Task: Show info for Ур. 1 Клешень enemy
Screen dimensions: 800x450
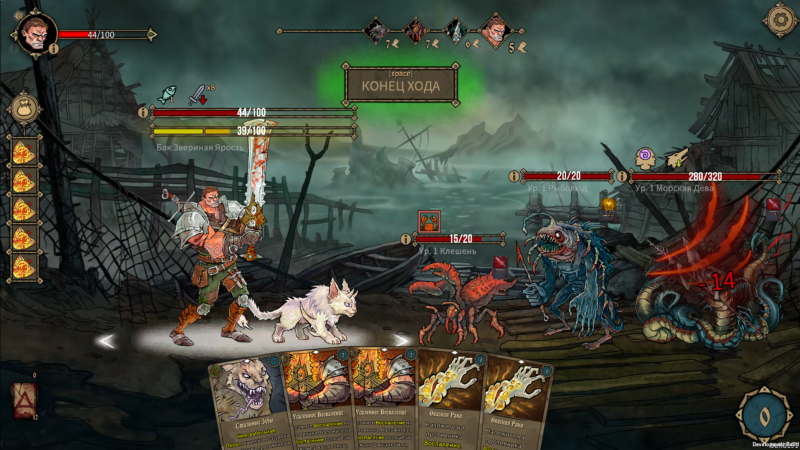Action: tap(406, 239)
